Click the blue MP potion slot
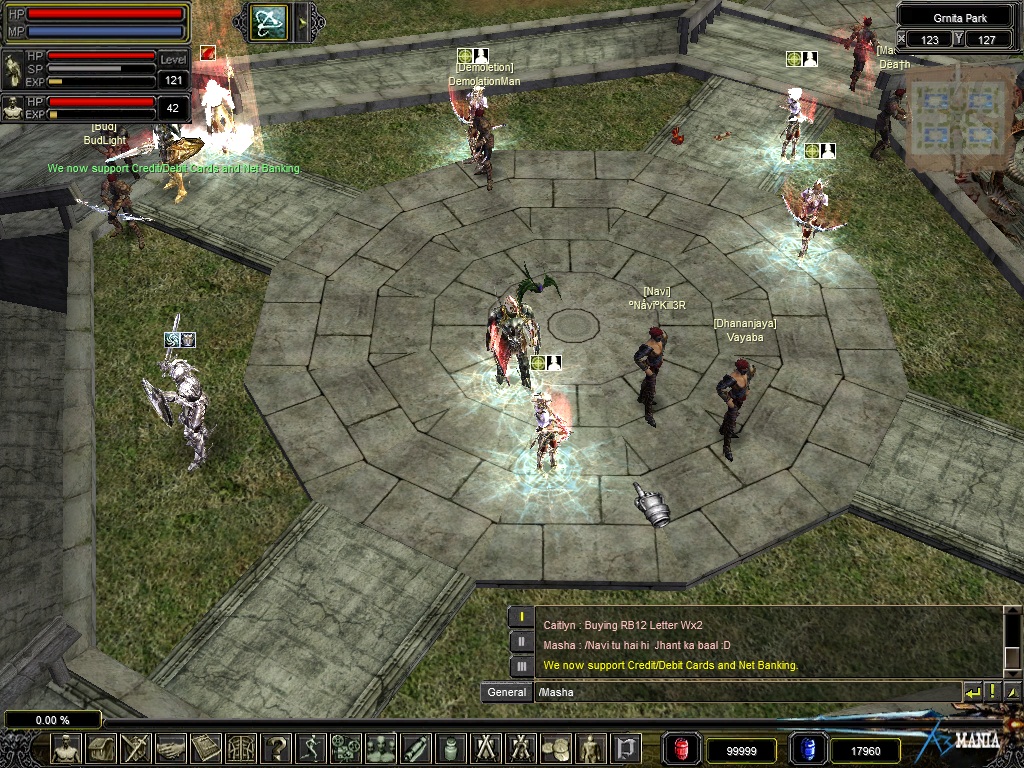Viewport: 1024px width, 768px height. tap(806, 748)
